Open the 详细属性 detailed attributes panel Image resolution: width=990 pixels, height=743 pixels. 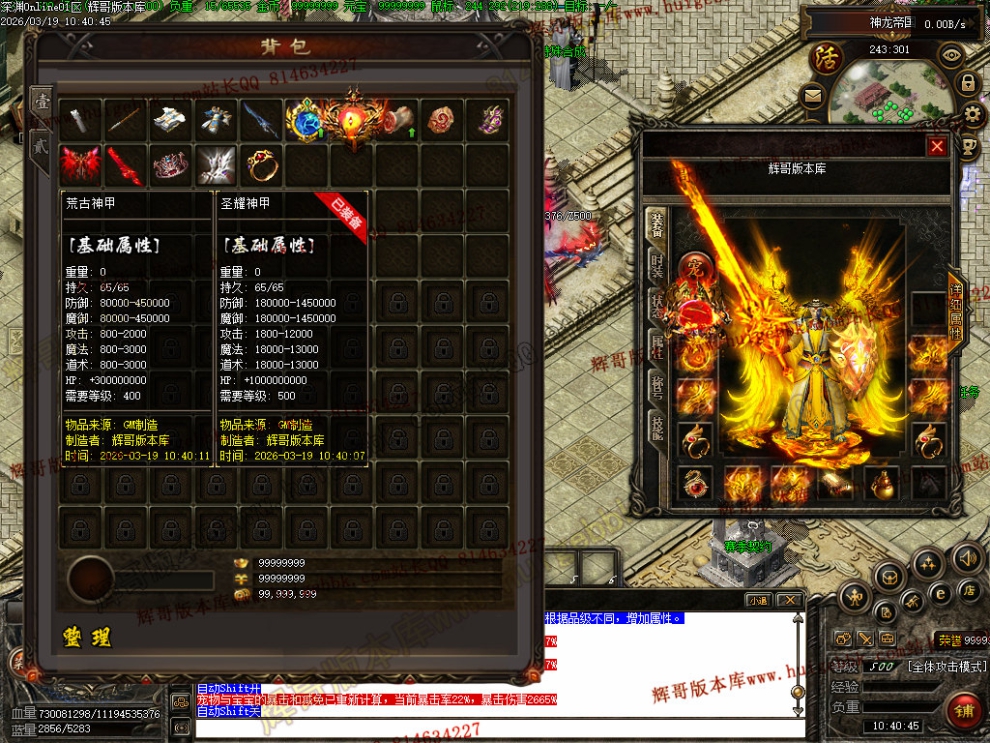955,310
